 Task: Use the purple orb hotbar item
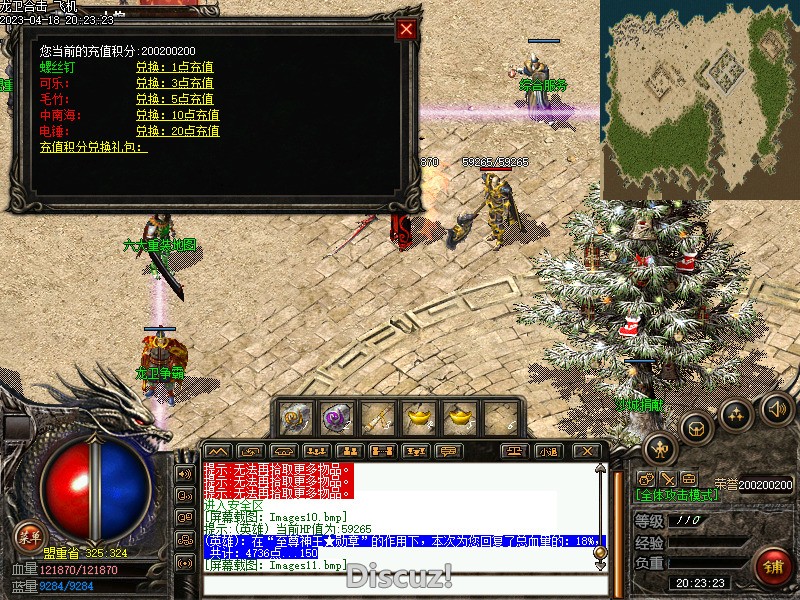click(336, 416)
